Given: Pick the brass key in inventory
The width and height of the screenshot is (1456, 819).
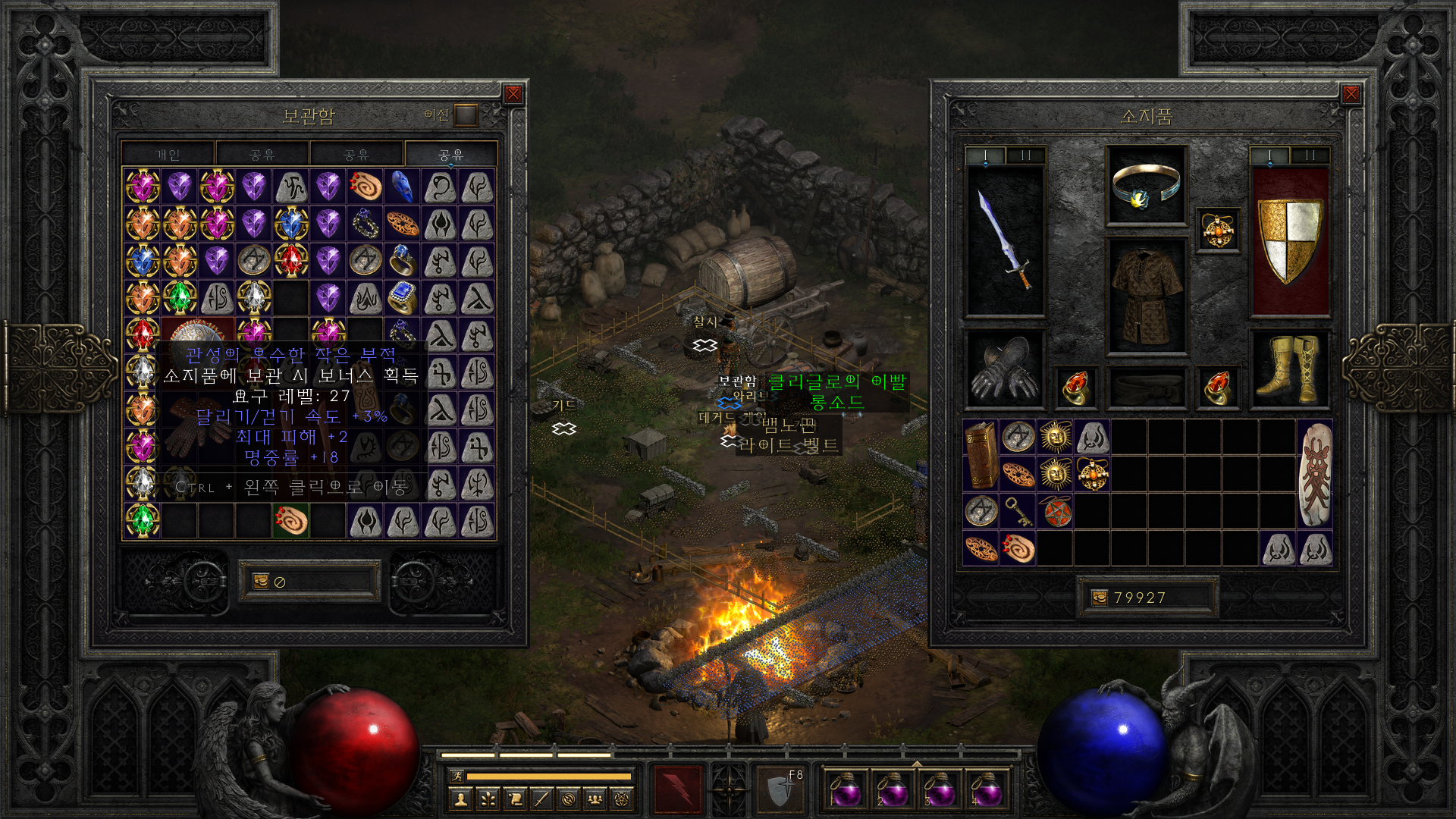Looking at the screenshot, I should tap(1018, 511).
